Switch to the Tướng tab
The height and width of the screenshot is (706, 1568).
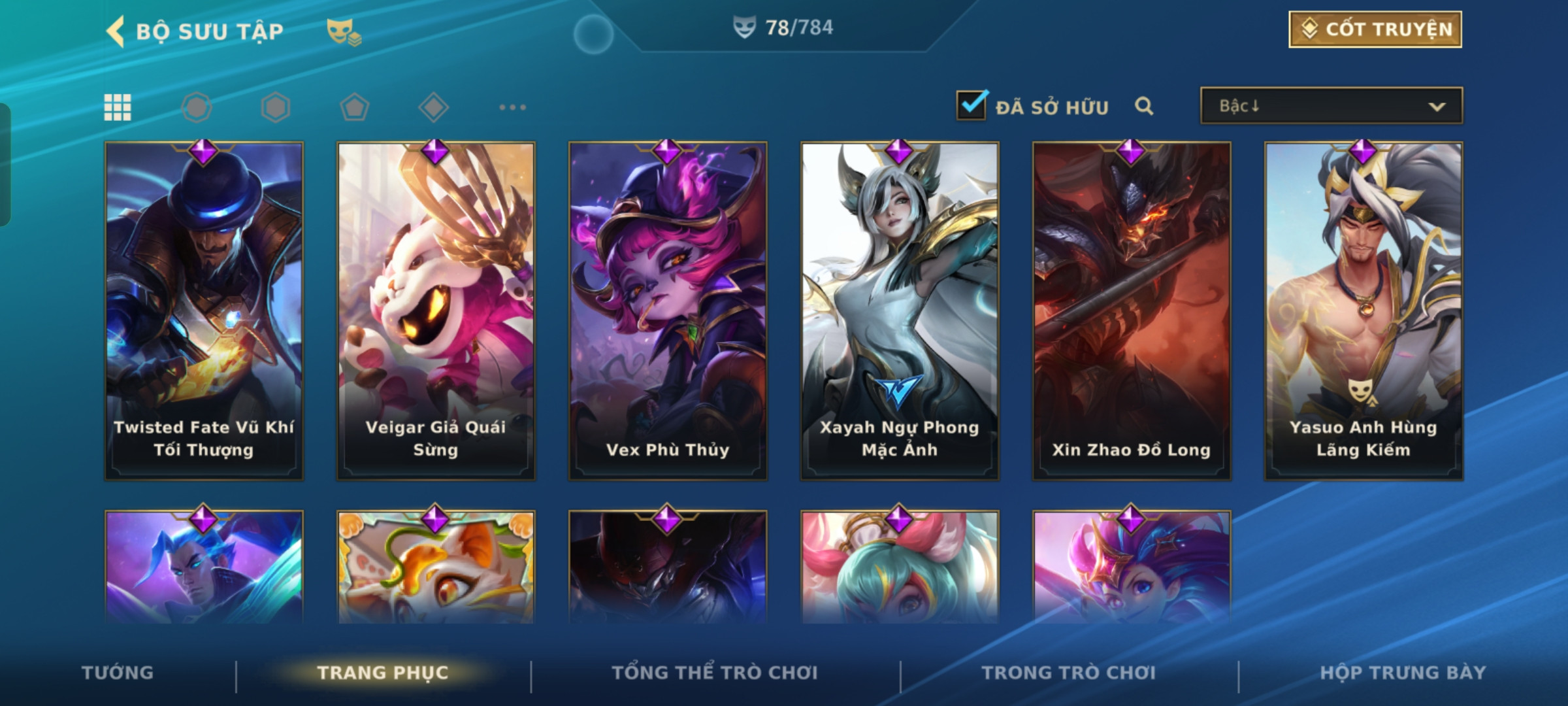pos(118,673)
